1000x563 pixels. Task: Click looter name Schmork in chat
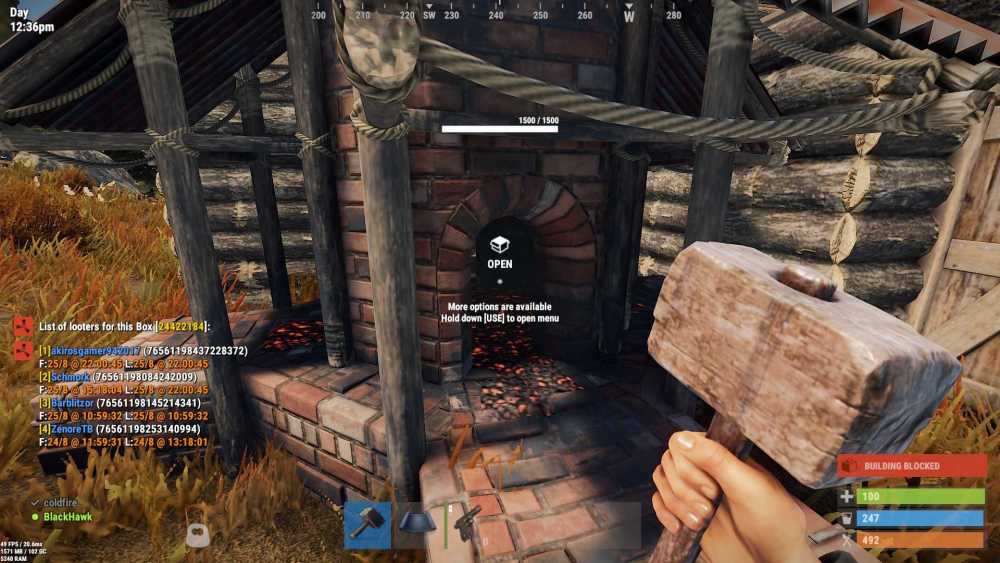70,377
